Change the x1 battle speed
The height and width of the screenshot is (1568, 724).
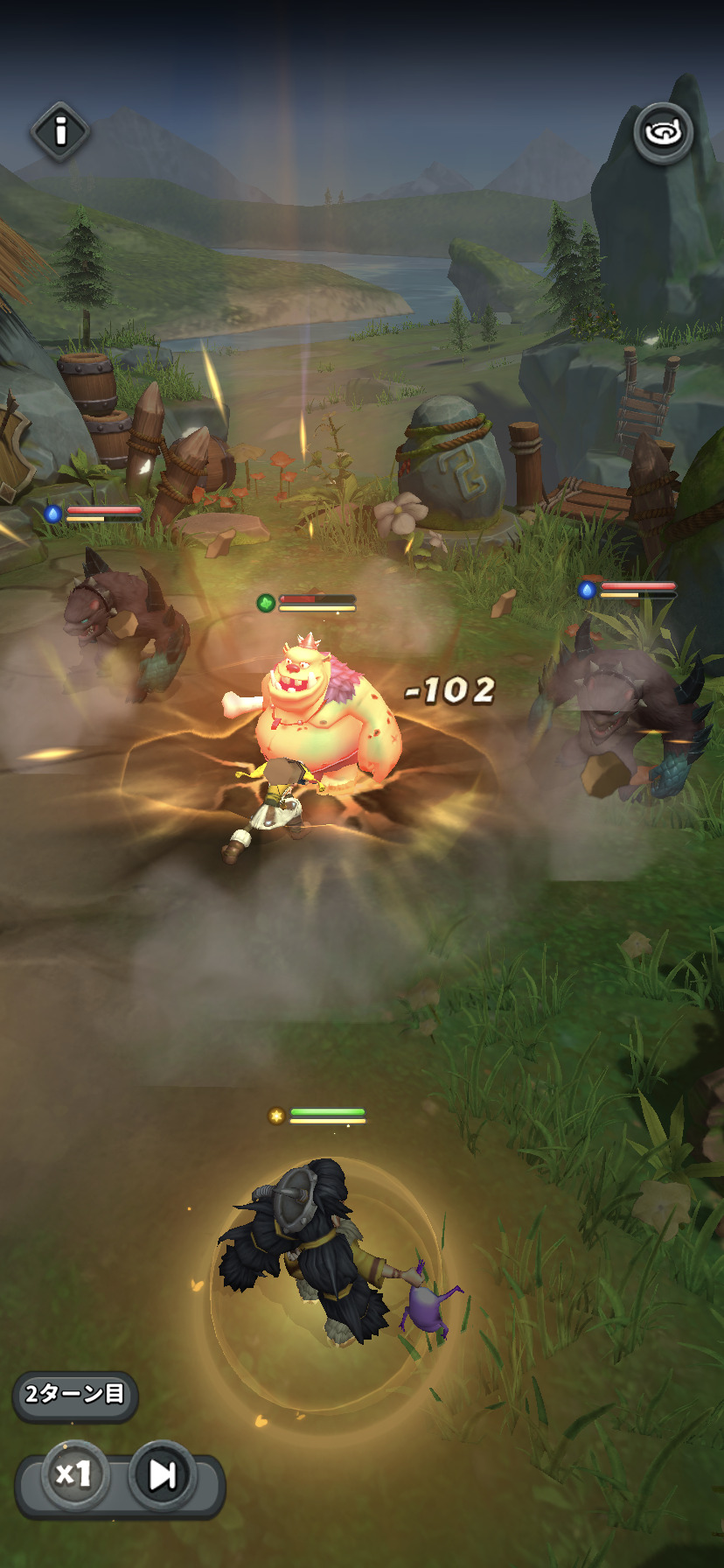coord(74,1474)
